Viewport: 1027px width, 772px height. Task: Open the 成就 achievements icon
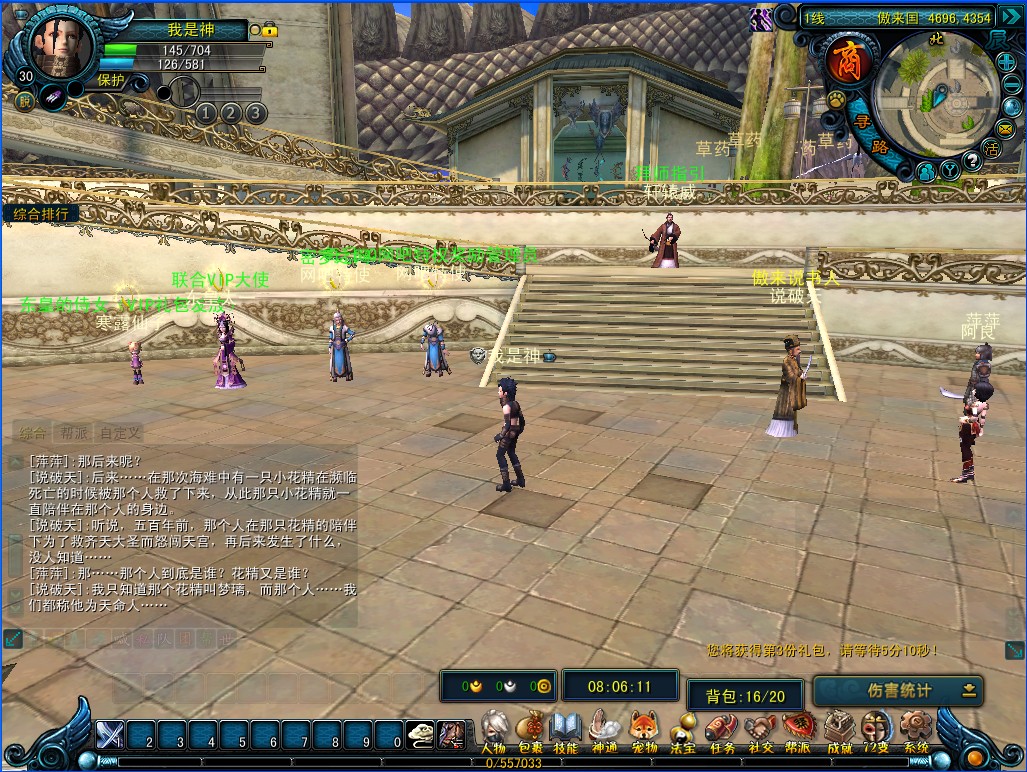pos(838,727)
